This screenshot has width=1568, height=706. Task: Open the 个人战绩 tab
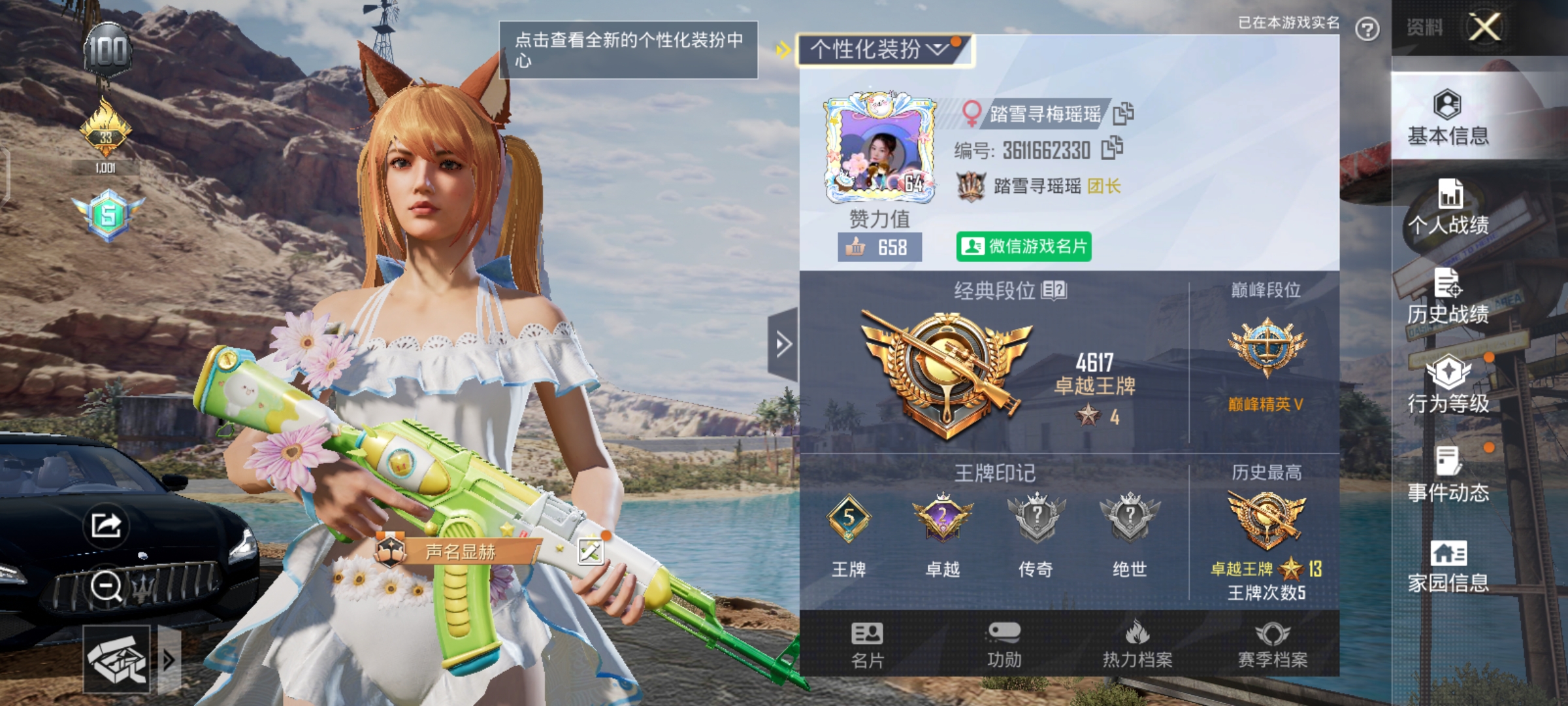[x=1448, y=207]
